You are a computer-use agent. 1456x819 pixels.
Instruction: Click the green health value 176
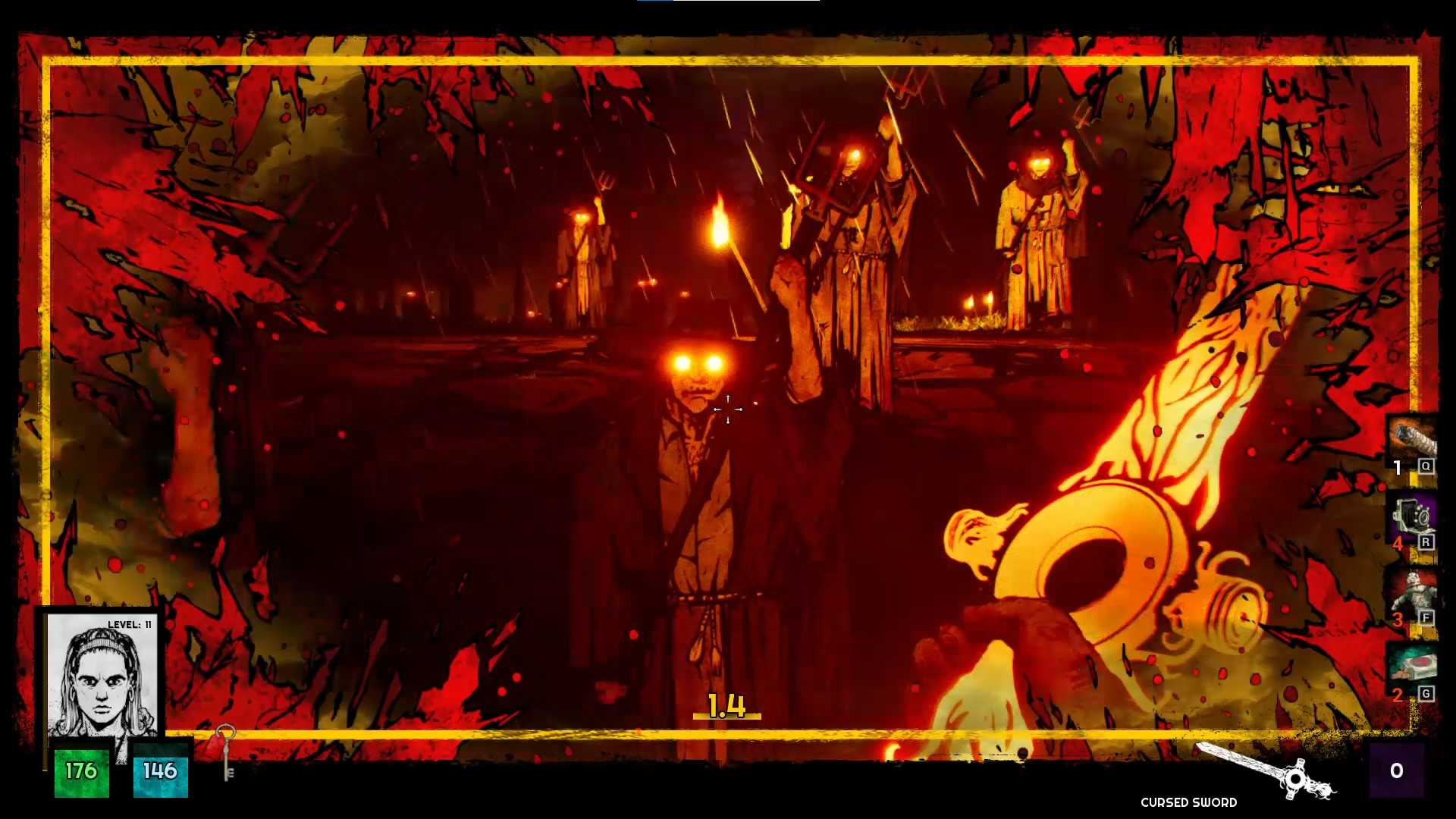[x=80, y=772]
